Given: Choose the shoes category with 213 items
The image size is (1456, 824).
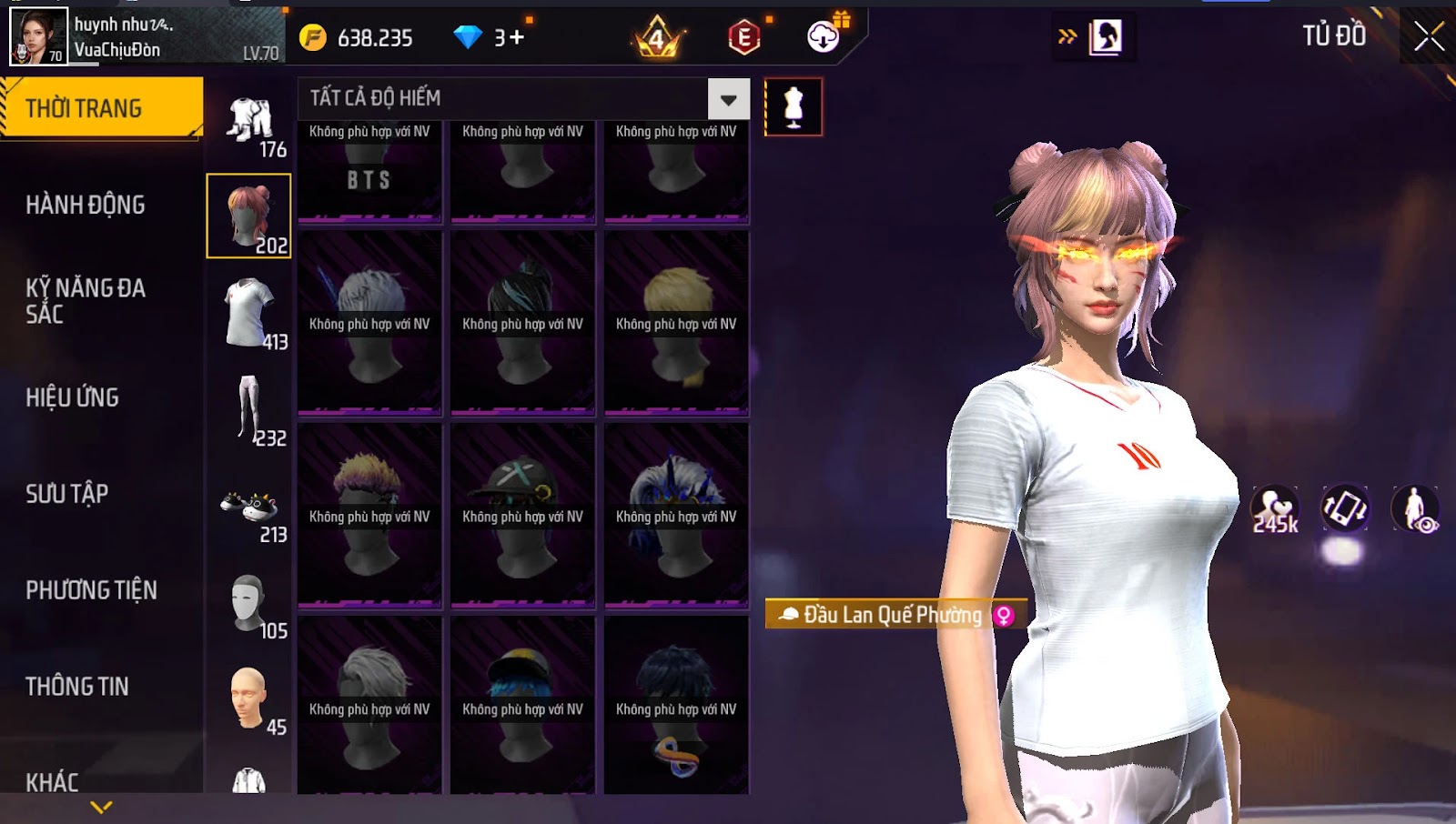Looking at the screenshot, I should click(249, 509).
